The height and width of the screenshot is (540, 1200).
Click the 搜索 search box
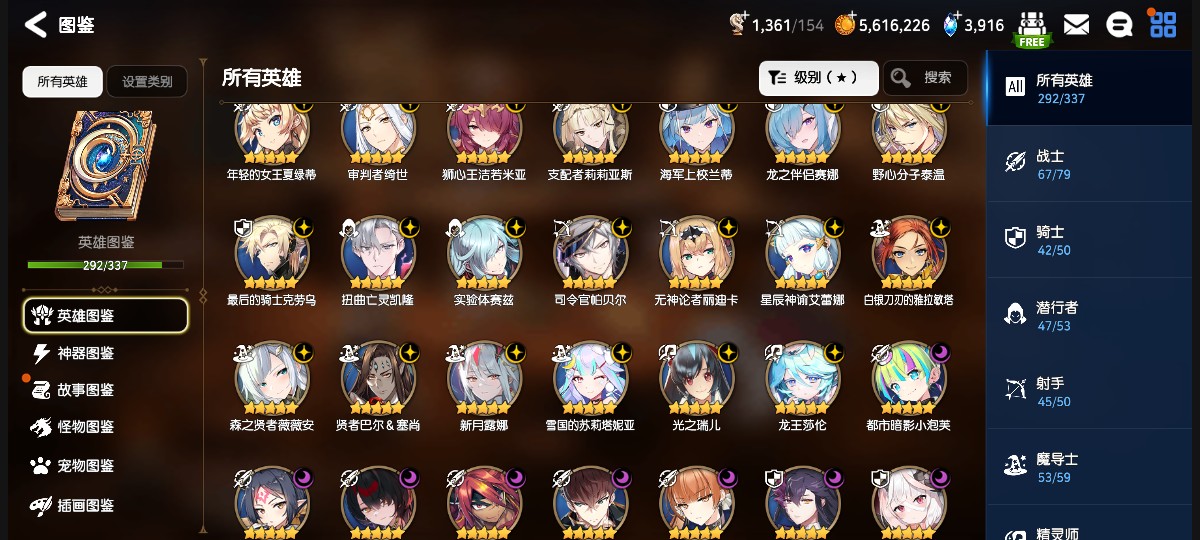coord(925,78)
